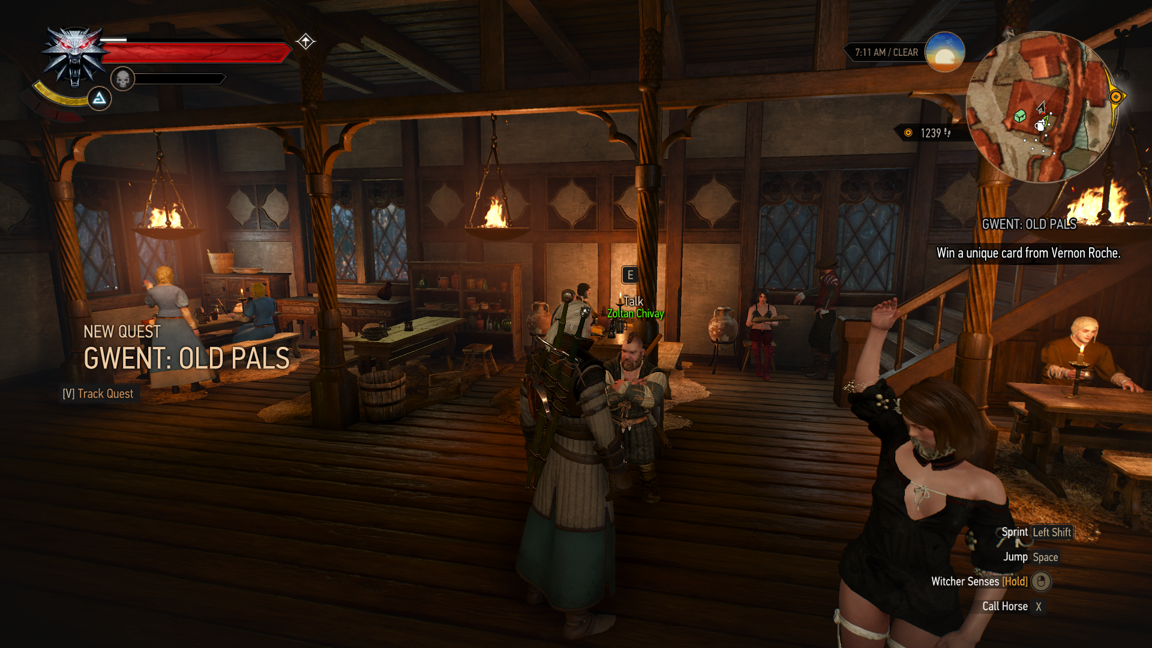Viewport: 1152px width, 648px height.
Task: Click the New Quest Gwent: Old Pals banner
Action: (x=186, y=348)
